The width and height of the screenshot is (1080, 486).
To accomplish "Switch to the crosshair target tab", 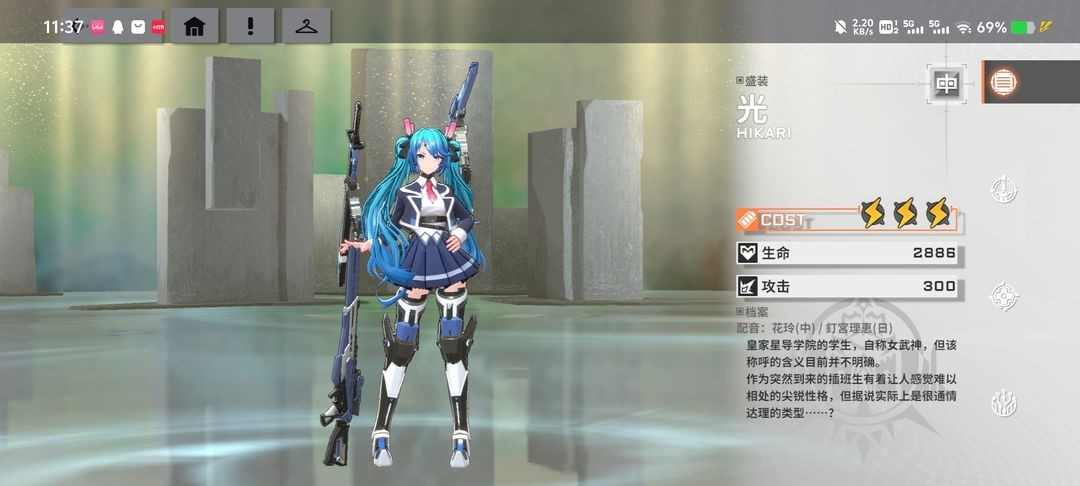I will point(1003,296).
